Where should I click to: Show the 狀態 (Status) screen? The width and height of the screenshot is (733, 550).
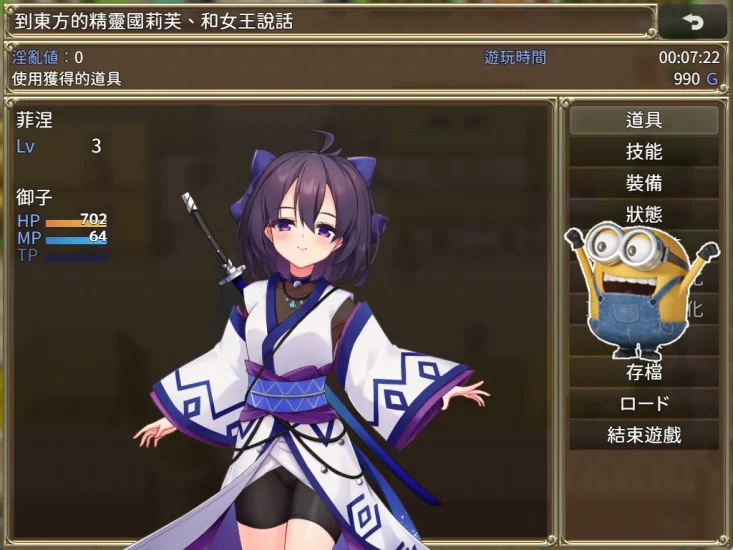[644, 215]
